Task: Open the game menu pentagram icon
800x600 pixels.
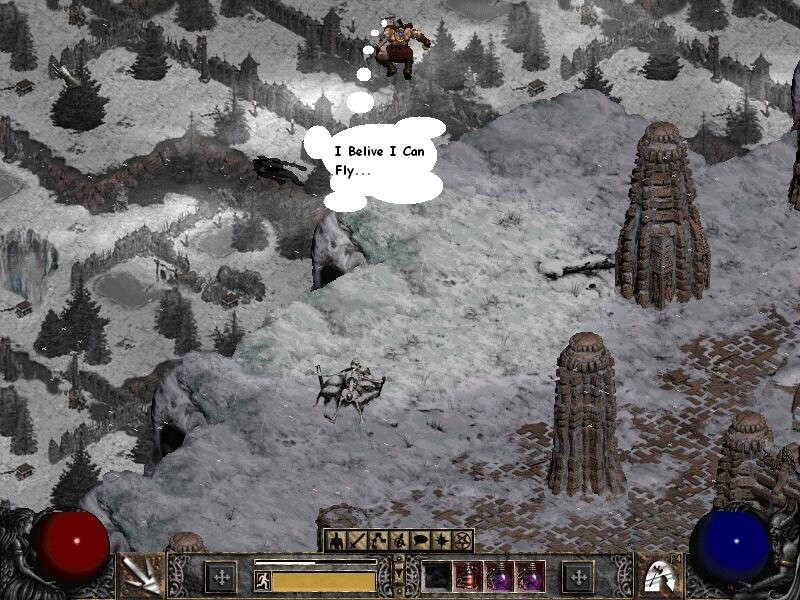Action: click(x=461, y=541)
